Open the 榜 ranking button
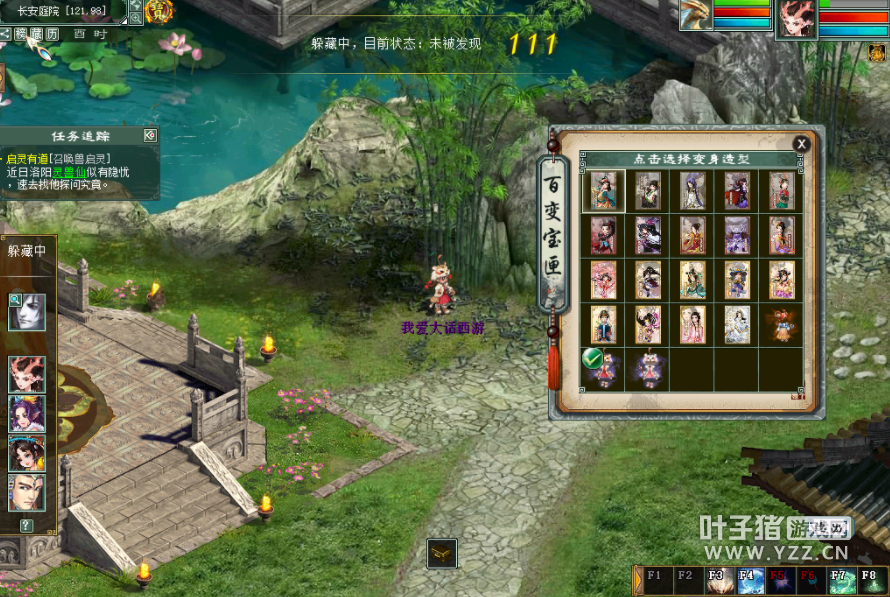The height and width of the screenshot is (597, 890). pos(21,34)
